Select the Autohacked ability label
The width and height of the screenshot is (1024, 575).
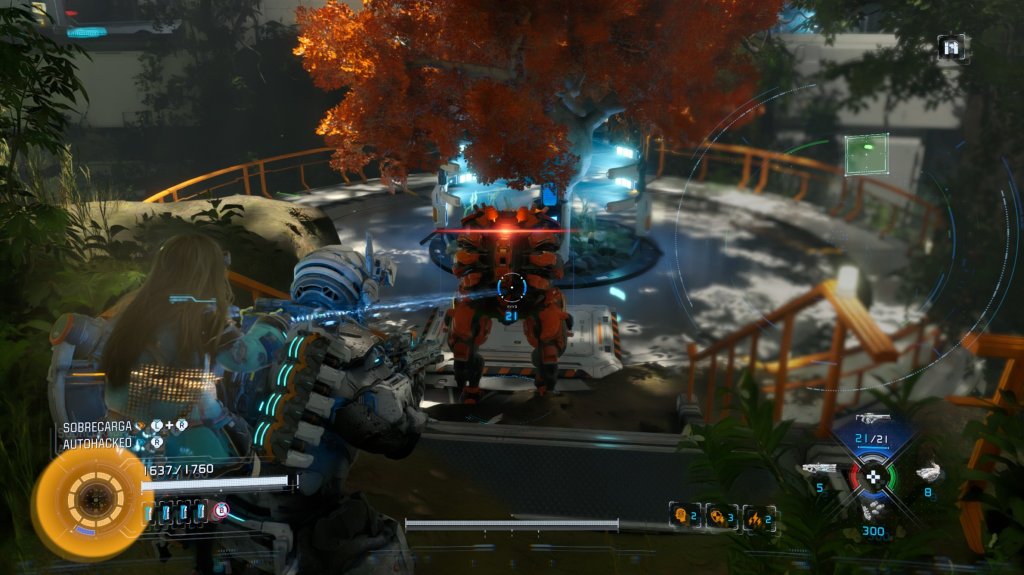point(97,442)
